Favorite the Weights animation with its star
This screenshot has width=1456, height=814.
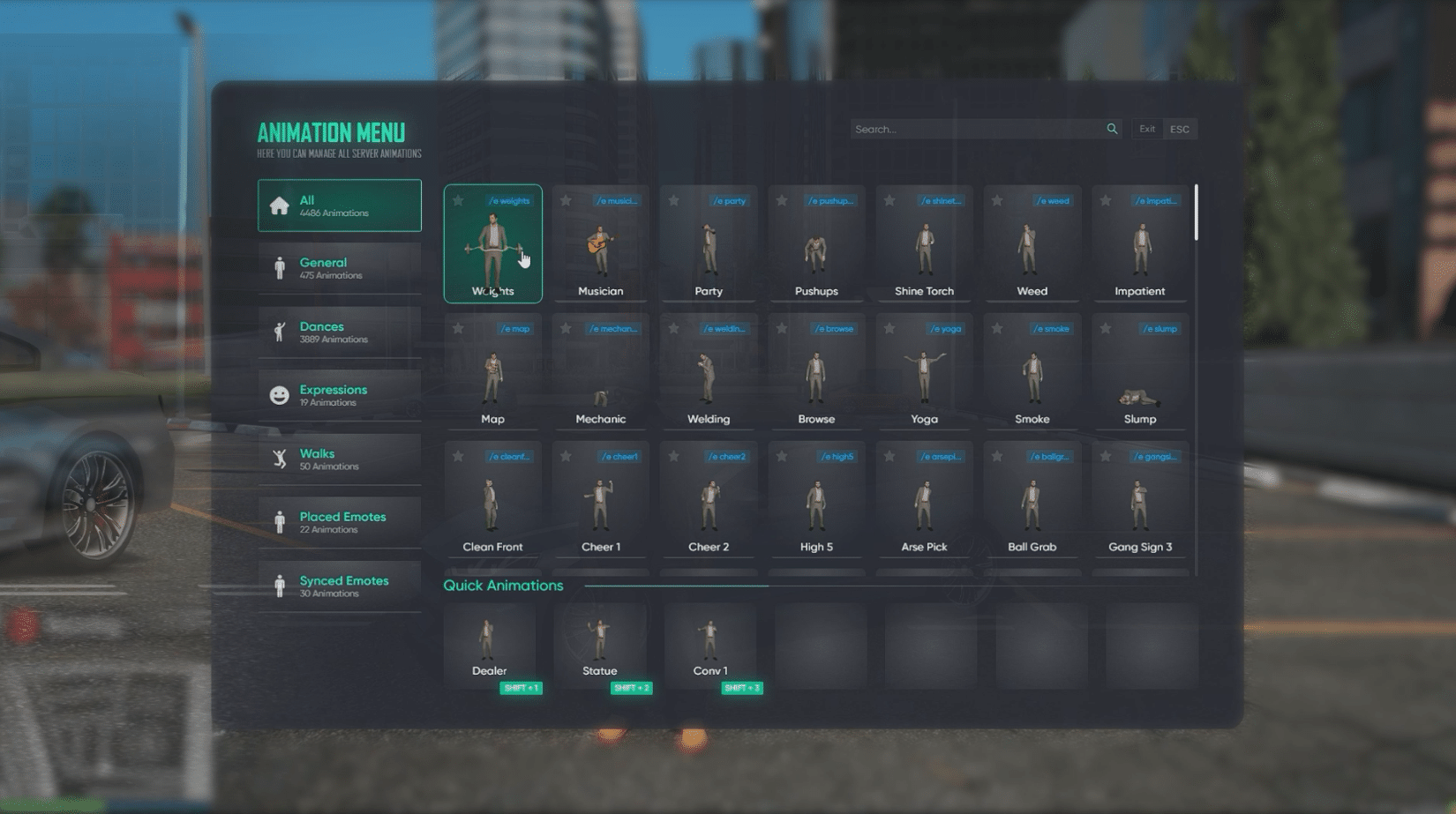[x=458, y=201]
